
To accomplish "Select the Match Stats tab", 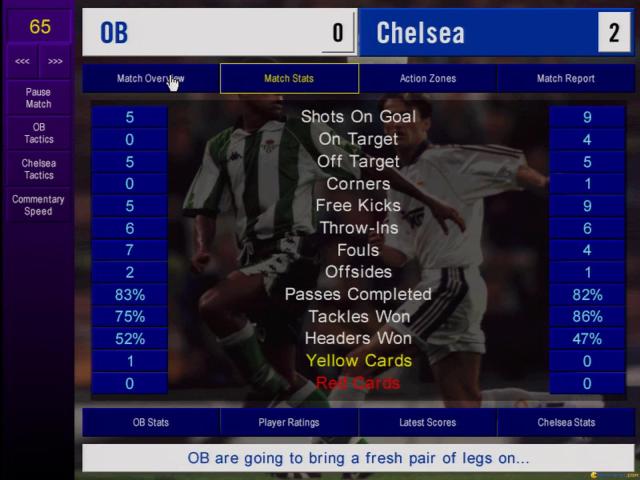I will click(x=289, y=78).
